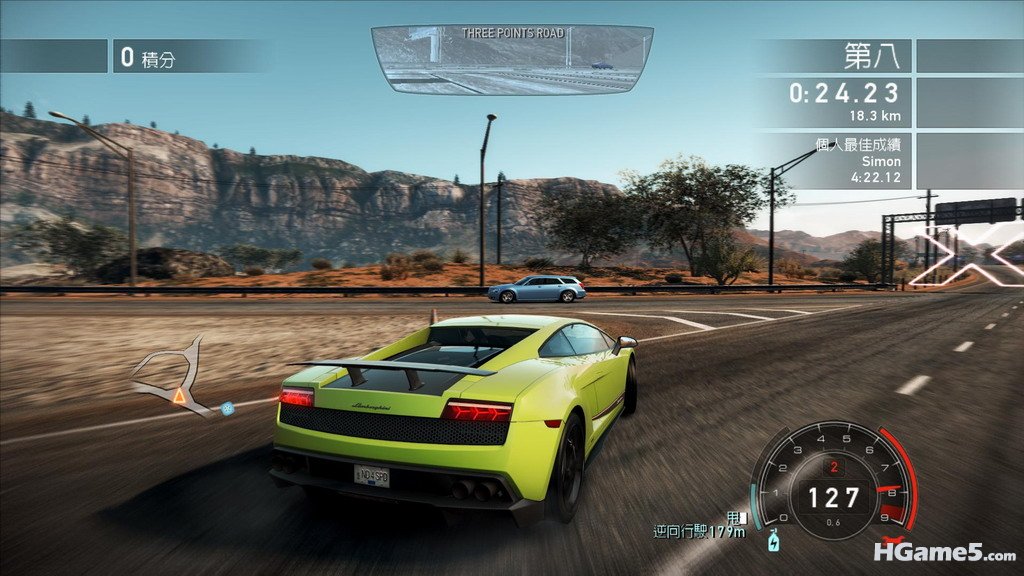The height and width of the screenshot is (576, 1024).
Task: Click the blue marker on the minimap
Action: click(227, 407)
